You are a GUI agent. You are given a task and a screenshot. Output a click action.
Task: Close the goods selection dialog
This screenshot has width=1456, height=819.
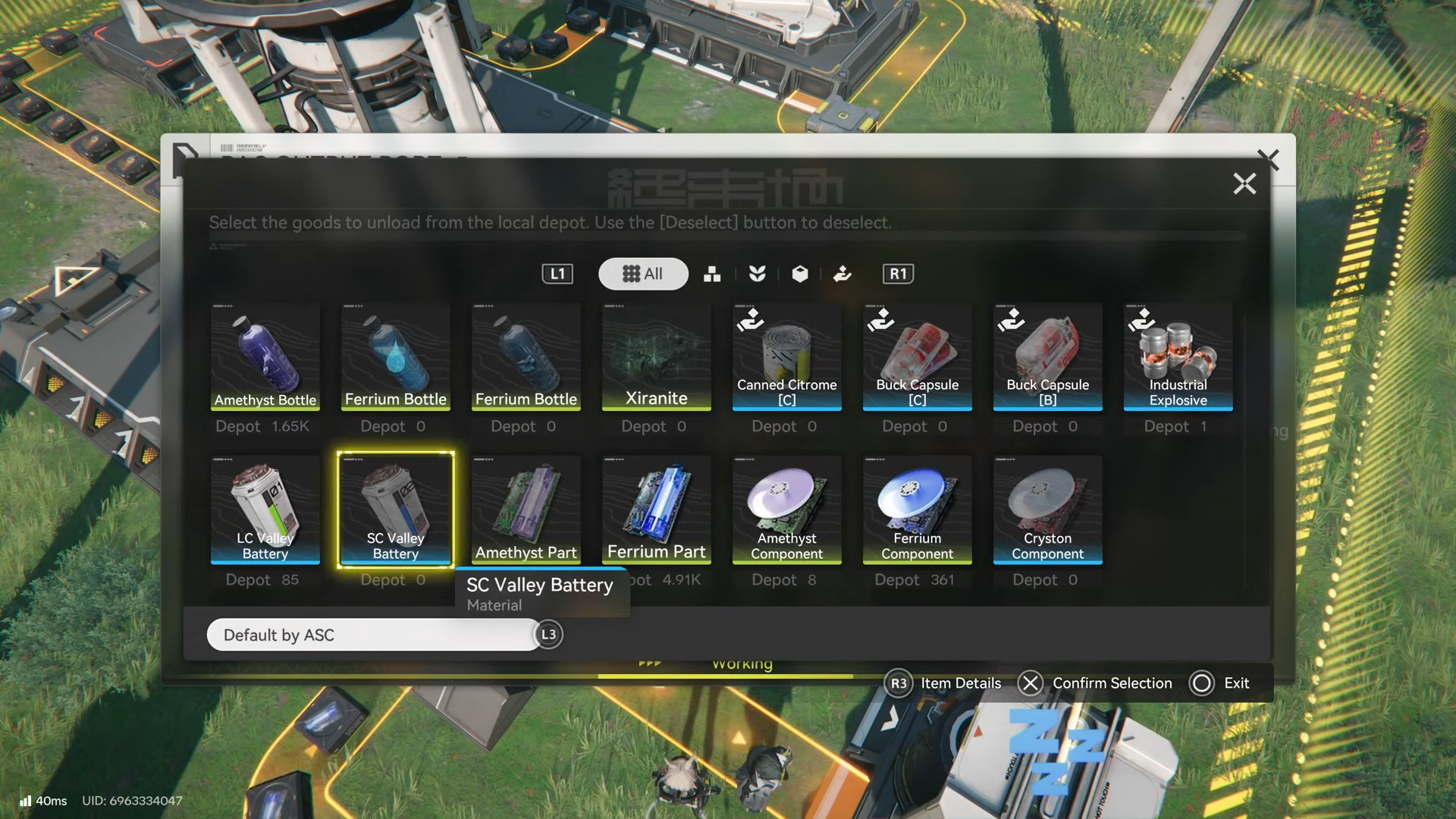(x=1244, y=184)
